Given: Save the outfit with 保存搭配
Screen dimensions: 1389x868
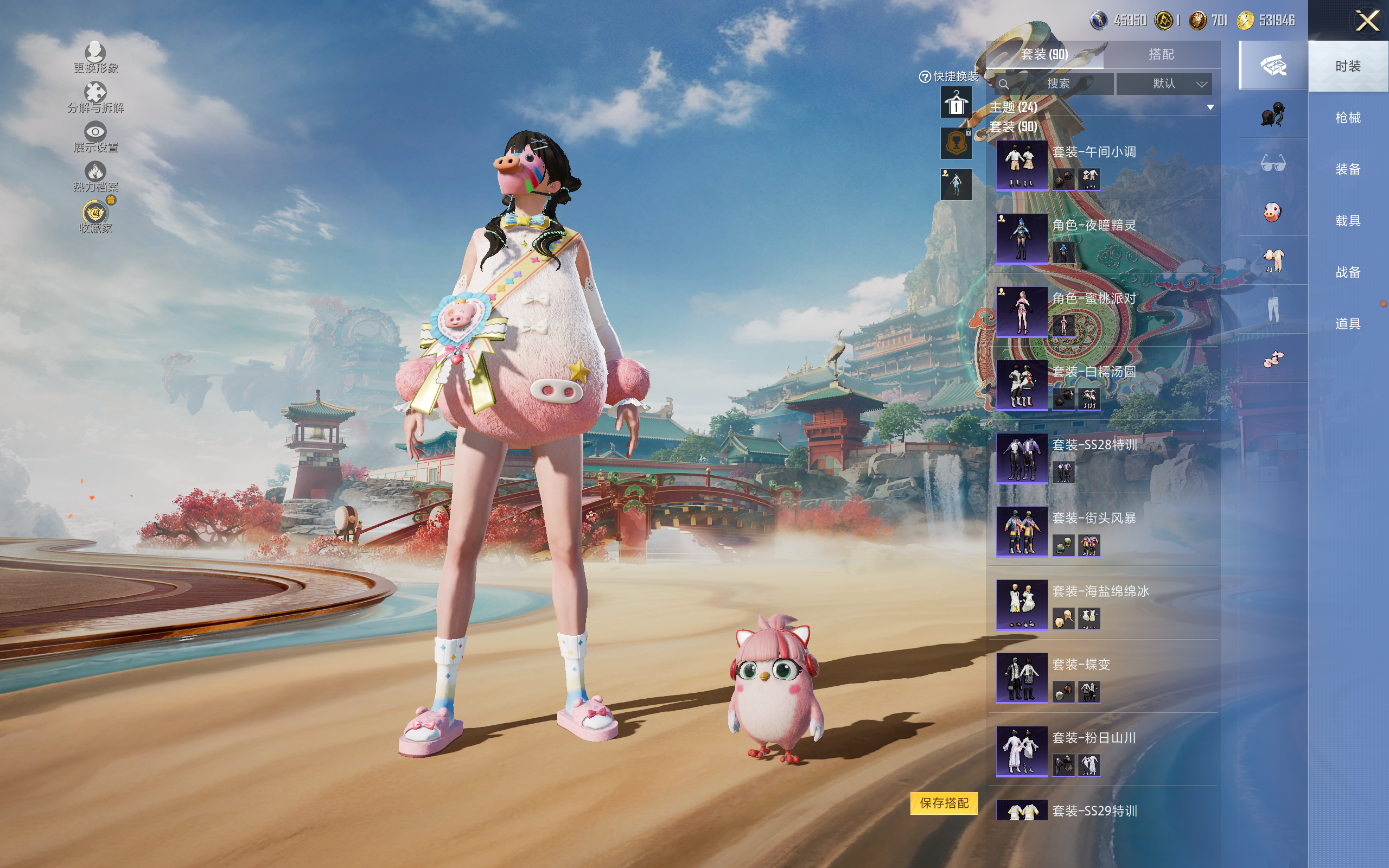Looking at the screenshot, I should 944,802.
